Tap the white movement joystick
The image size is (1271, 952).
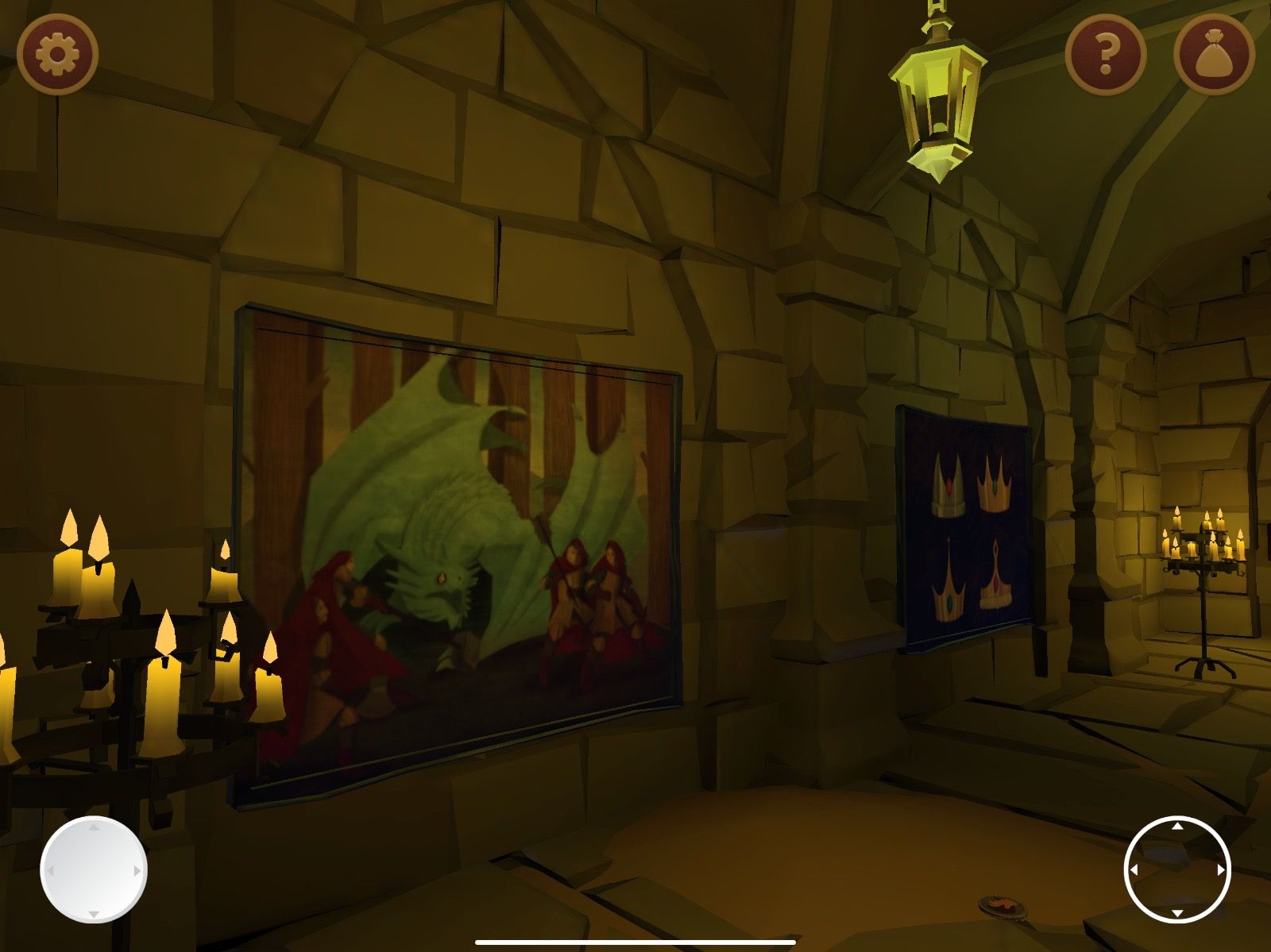coord(94,870)
